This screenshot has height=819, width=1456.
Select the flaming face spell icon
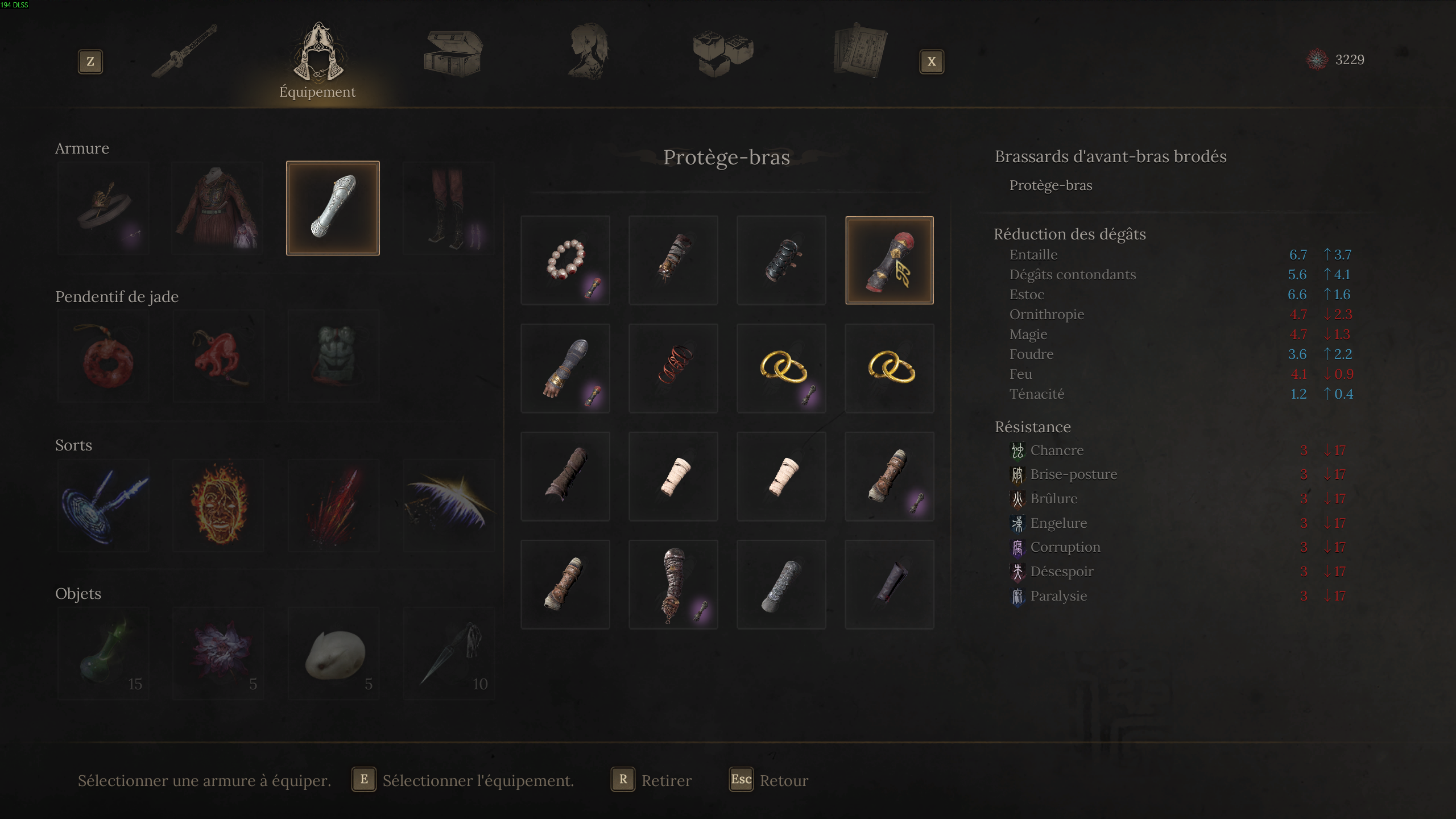pos(218,505)
